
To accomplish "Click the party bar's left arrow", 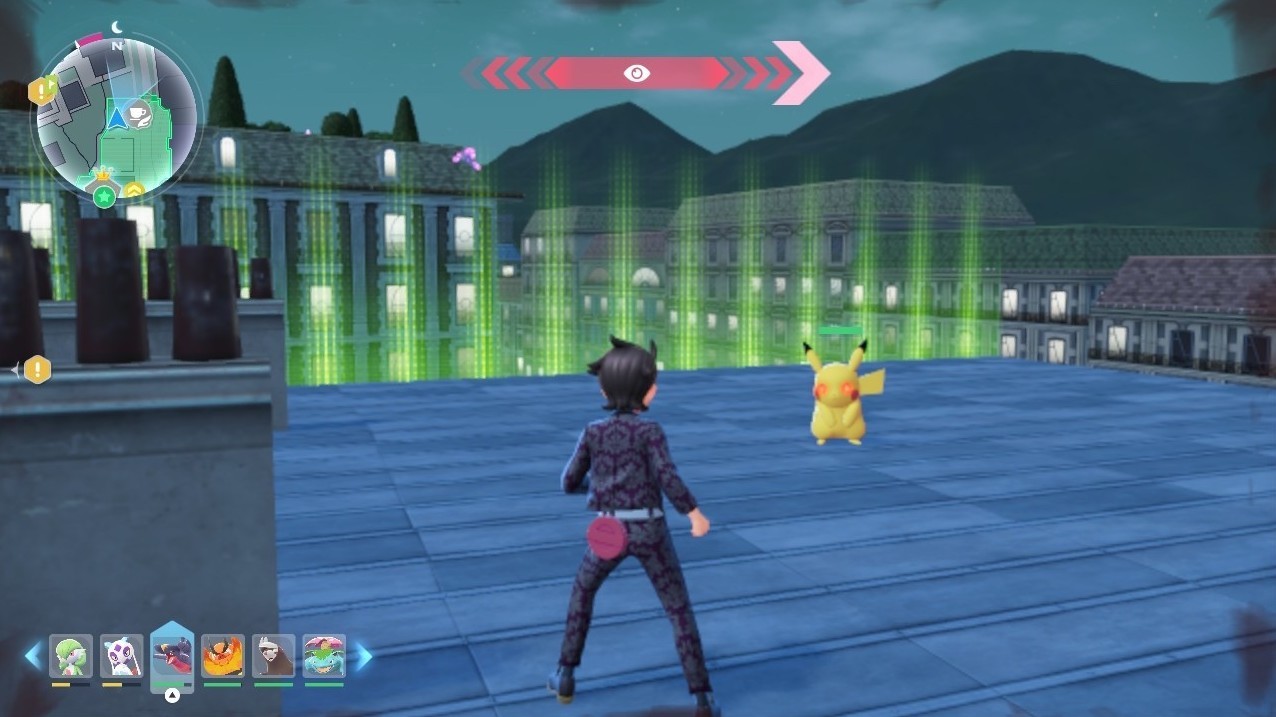I will [x=34, y=656].
